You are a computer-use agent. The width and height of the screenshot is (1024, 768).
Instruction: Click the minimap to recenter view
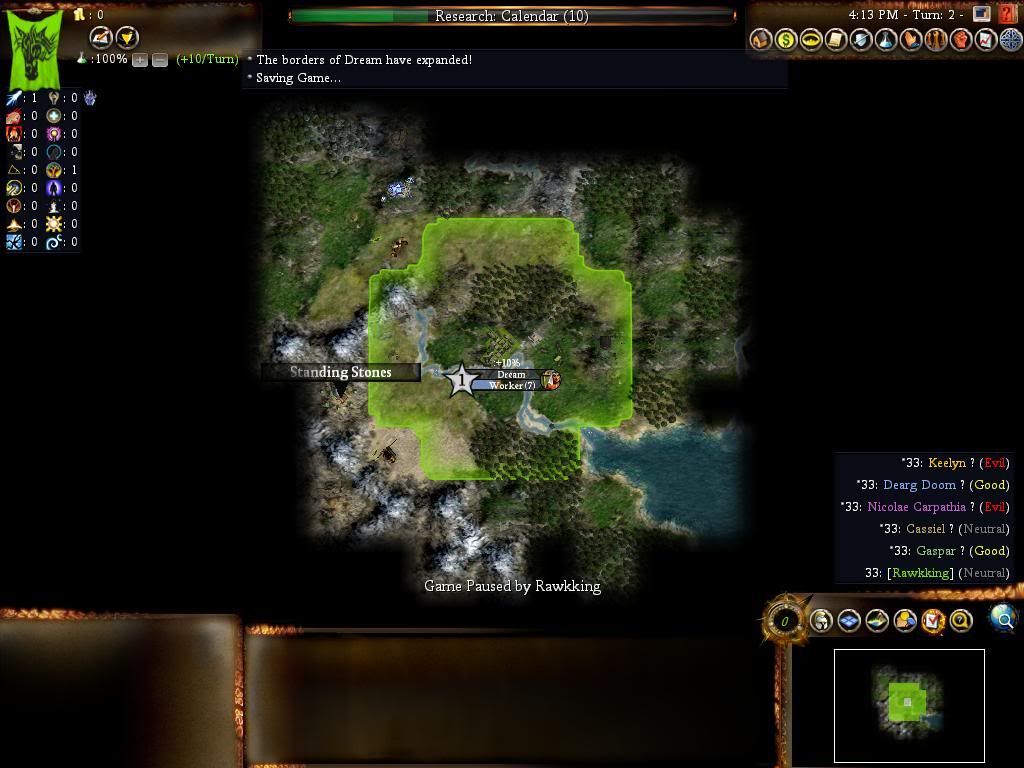pos(909,705)
